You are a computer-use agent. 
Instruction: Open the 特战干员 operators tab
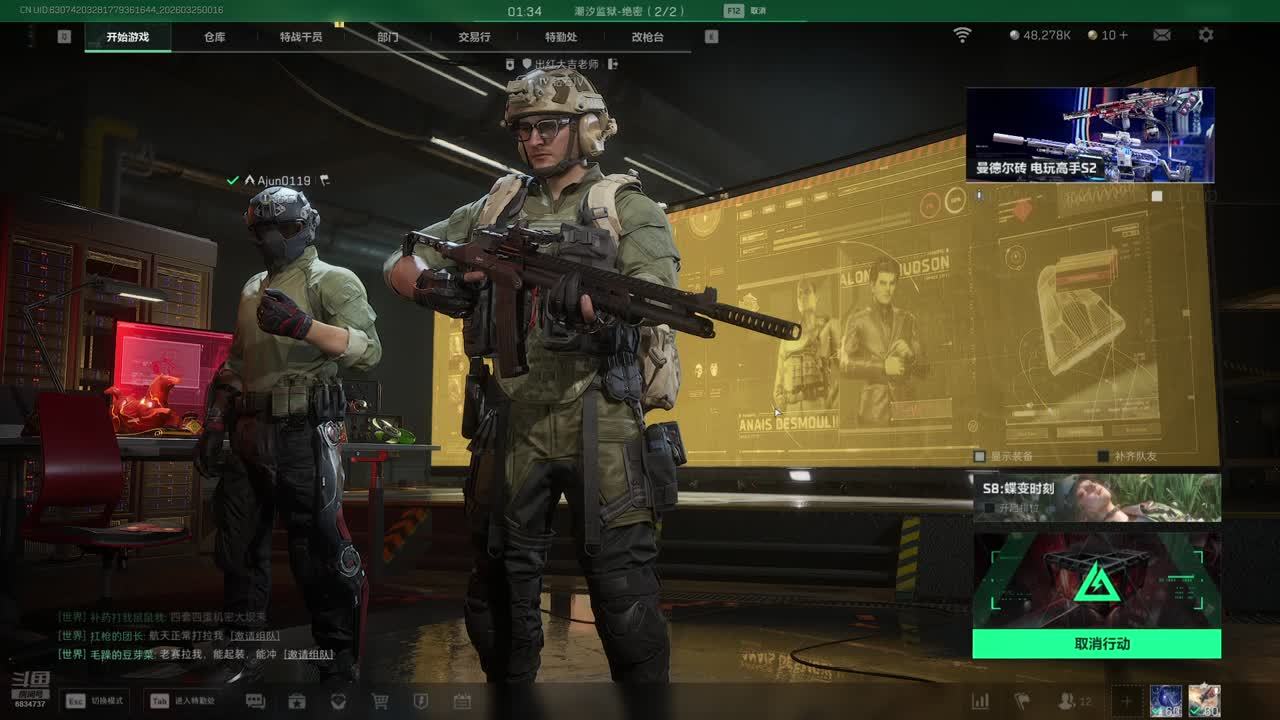[301, 37]
